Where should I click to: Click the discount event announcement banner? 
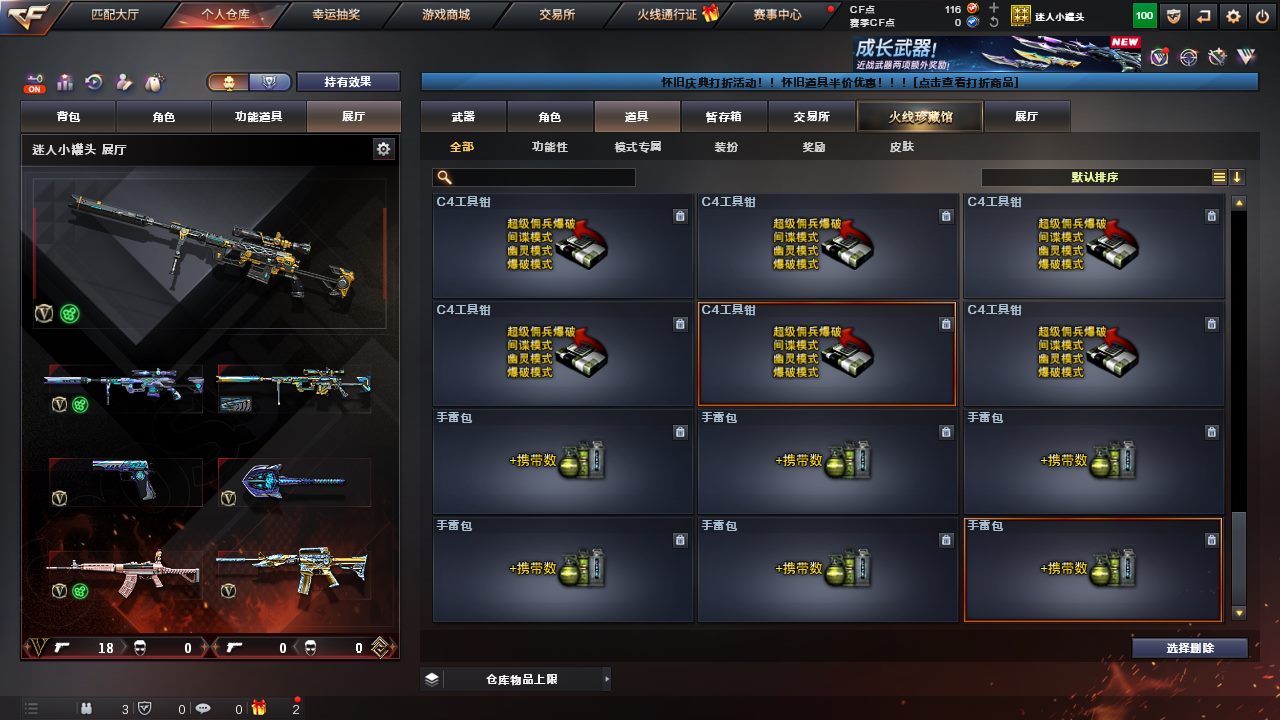click(839, 82)
